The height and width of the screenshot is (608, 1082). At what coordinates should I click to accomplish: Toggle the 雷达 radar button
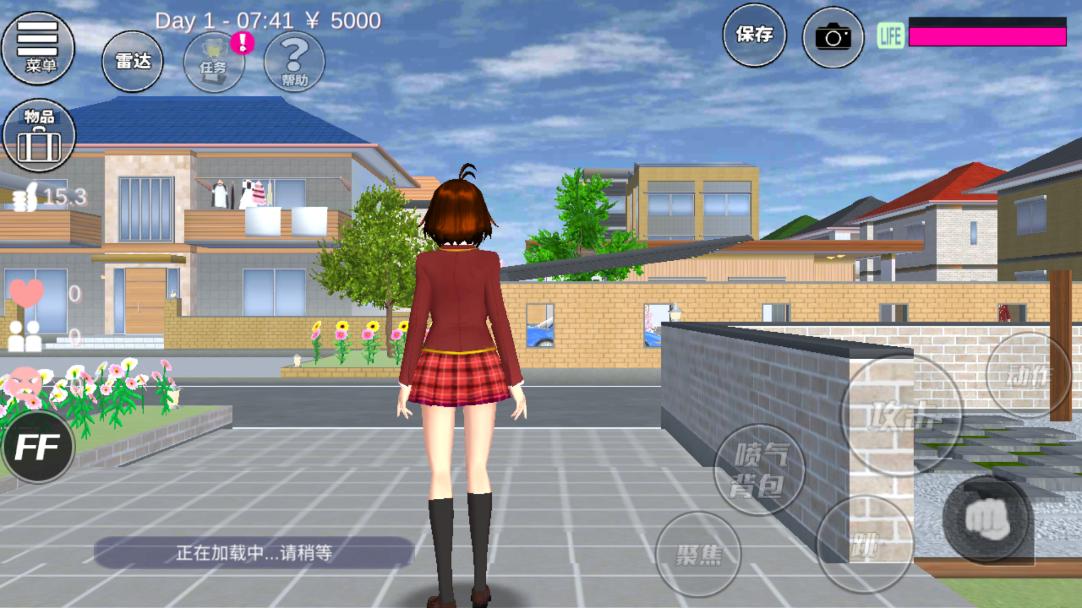point(132,61)
